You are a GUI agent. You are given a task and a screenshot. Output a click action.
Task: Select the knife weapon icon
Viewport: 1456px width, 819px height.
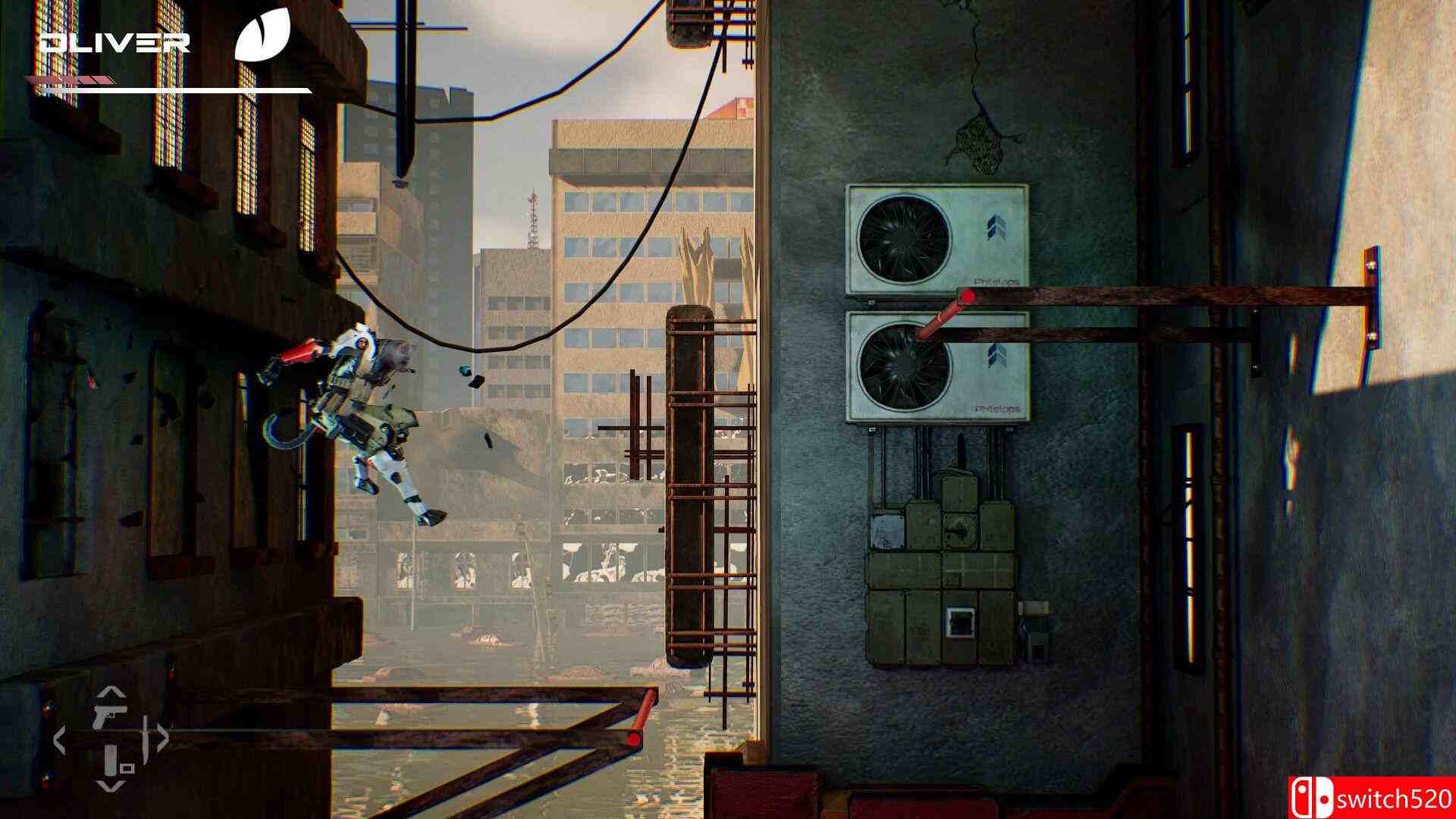[146, 738]
